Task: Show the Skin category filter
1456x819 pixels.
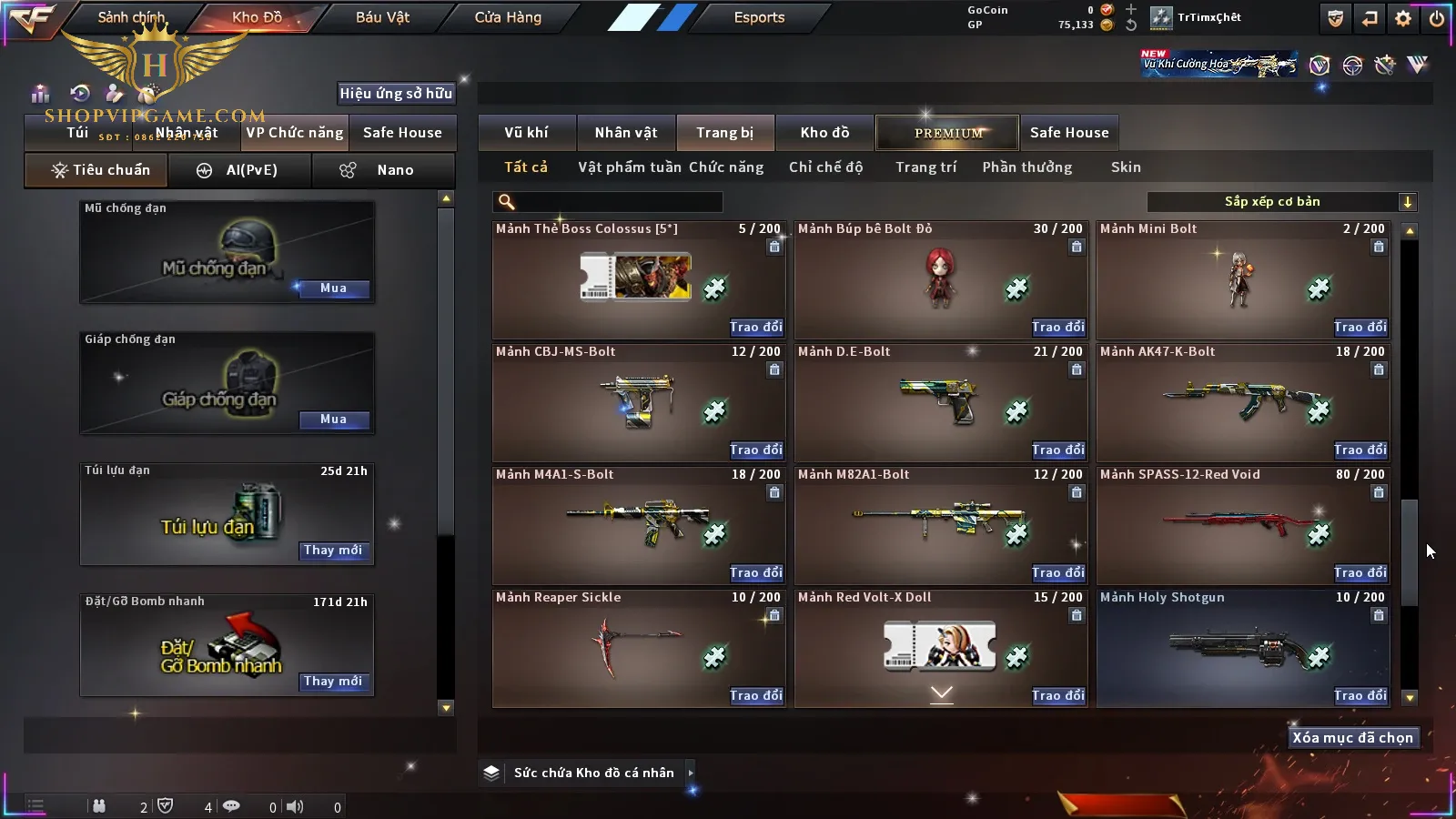Action: tap(1126, 167)
